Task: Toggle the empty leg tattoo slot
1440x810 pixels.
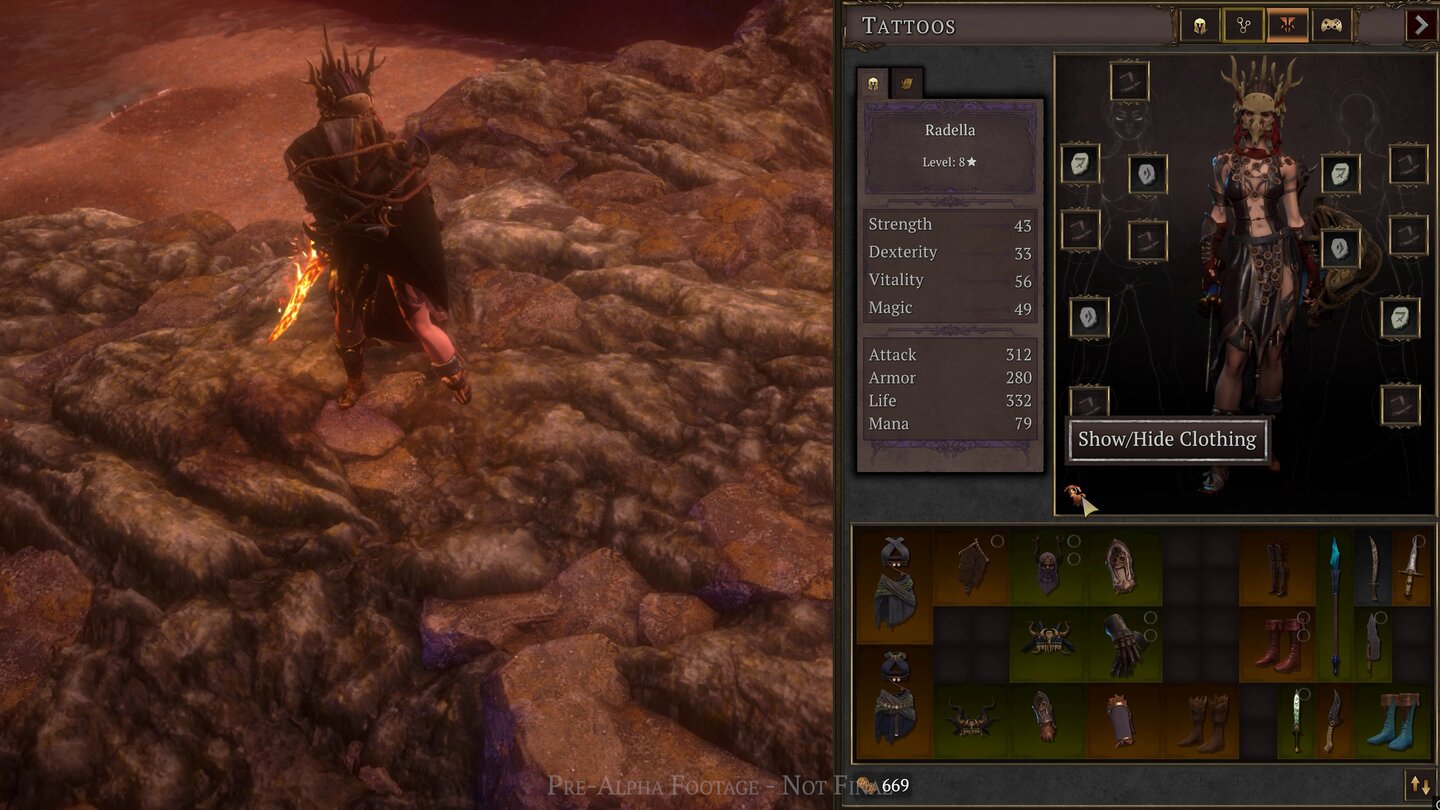Action: pos(1089,400)
